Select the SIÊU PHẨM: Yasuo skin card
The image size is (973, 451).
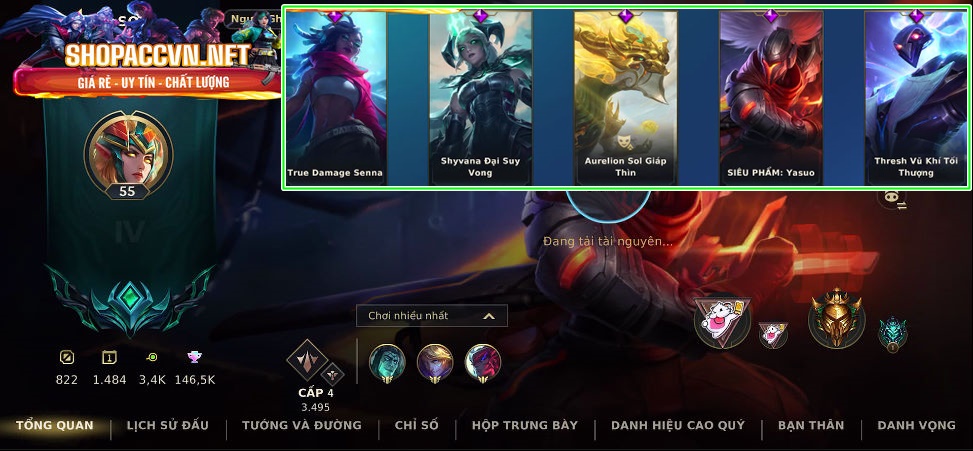coord(770,98)
